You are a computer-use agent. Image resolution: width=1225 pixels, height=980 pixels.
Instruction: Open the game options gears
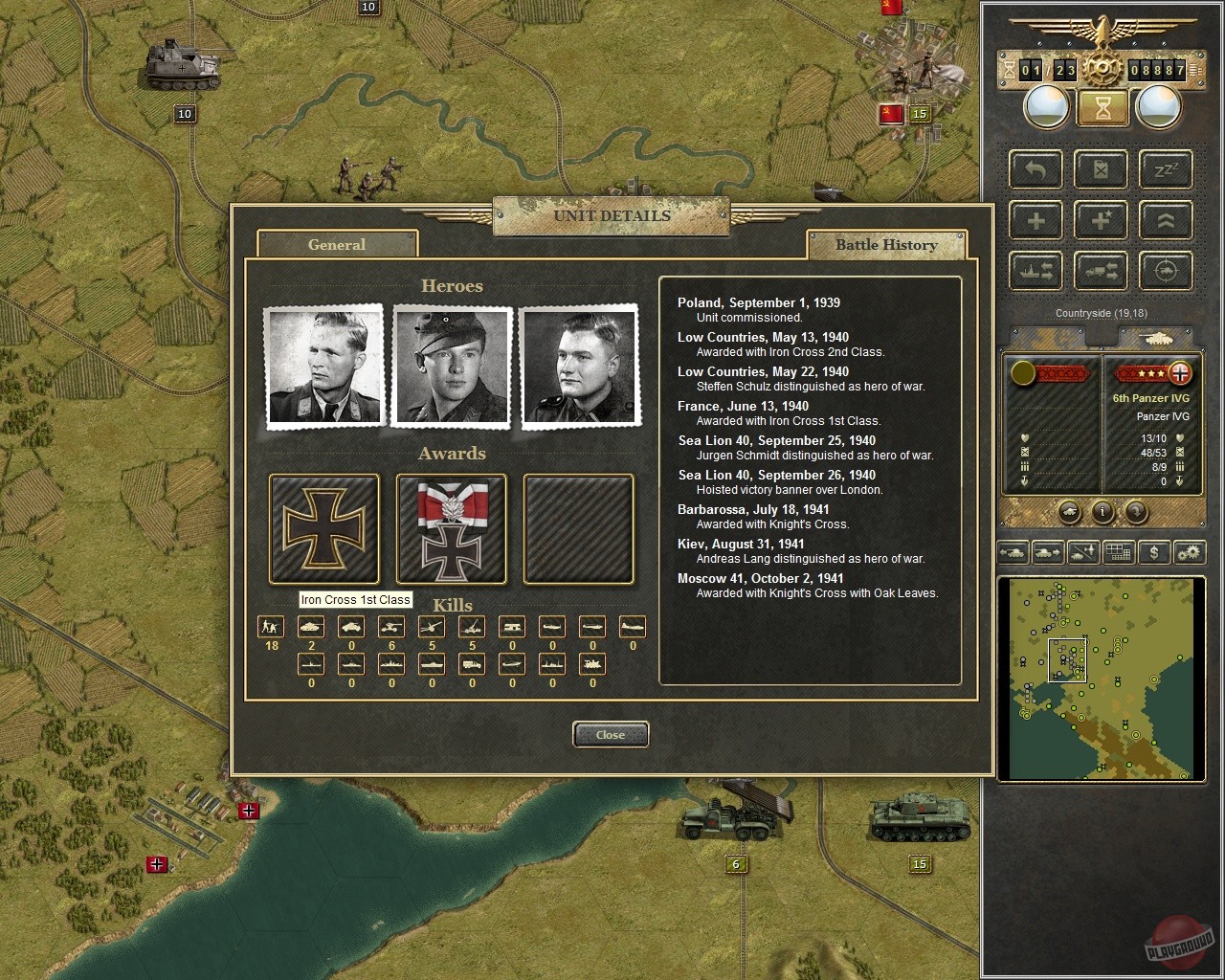click(1190, 552)
